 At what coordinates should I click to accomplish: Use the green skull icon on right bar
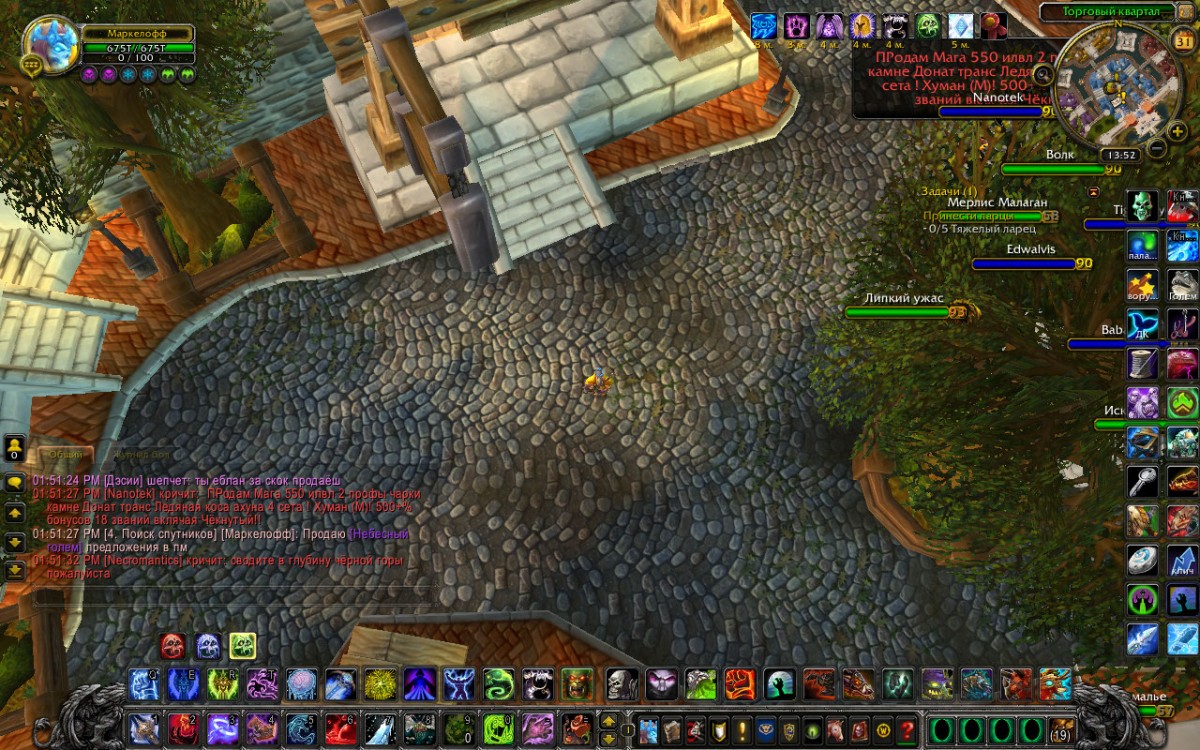[x=1143, y=207]
